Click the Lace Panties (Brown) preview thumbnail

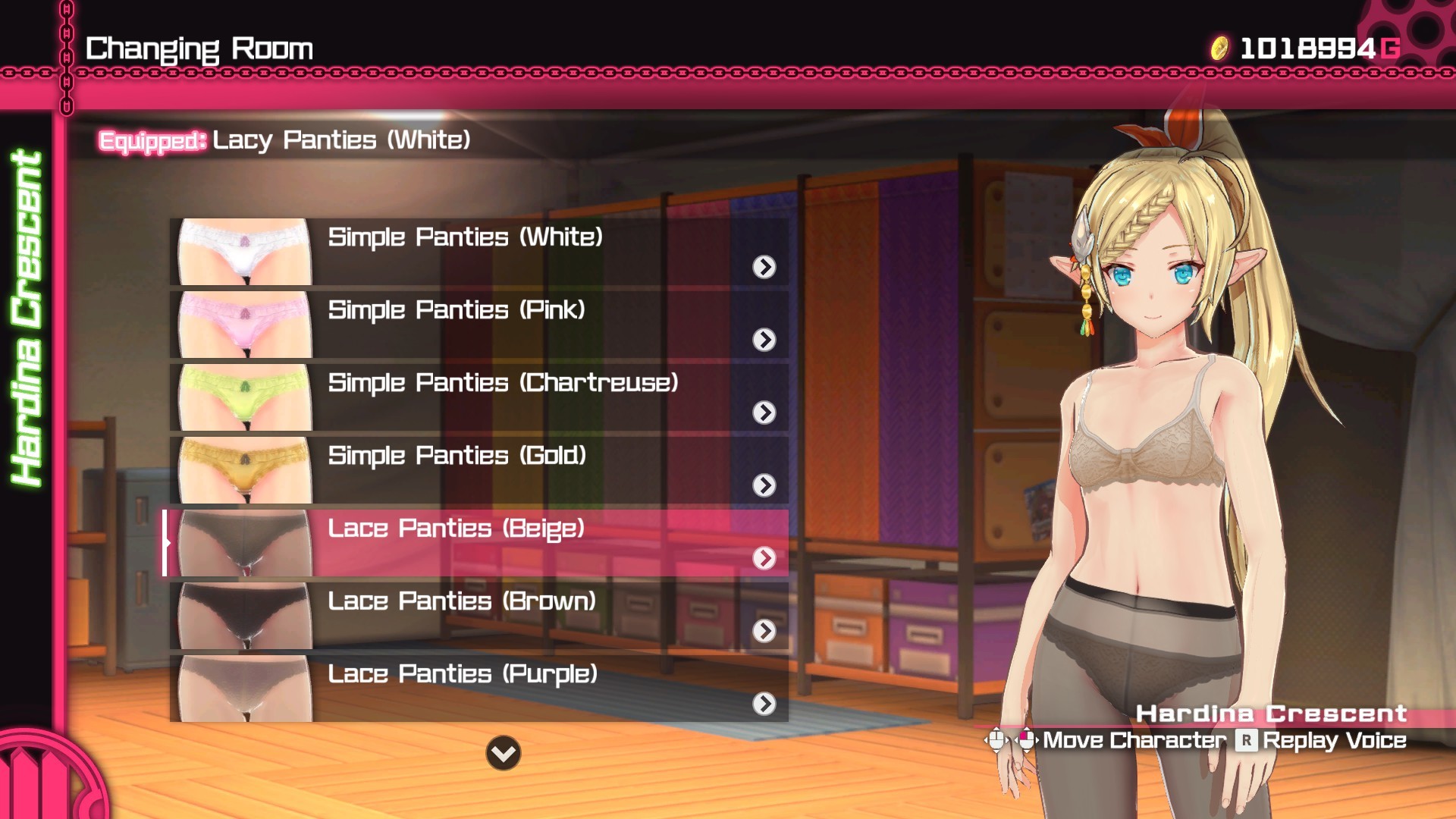tap(244, 616)
